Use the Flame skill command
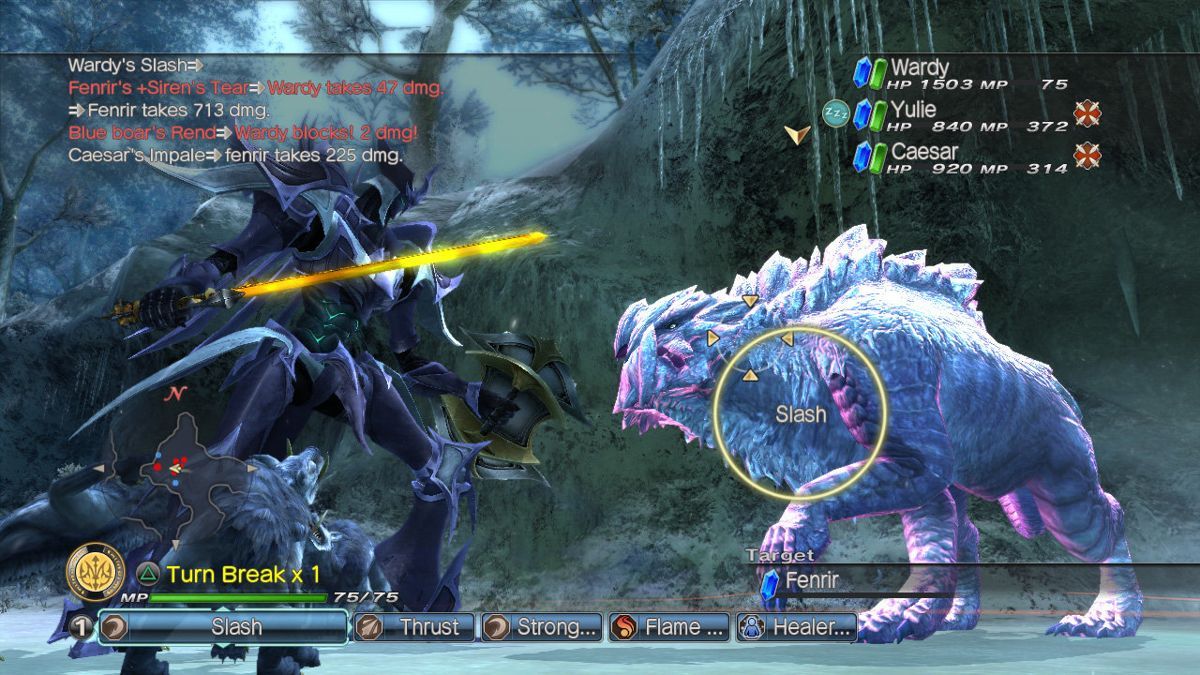 pyautogui.click(x=669, y=627)
